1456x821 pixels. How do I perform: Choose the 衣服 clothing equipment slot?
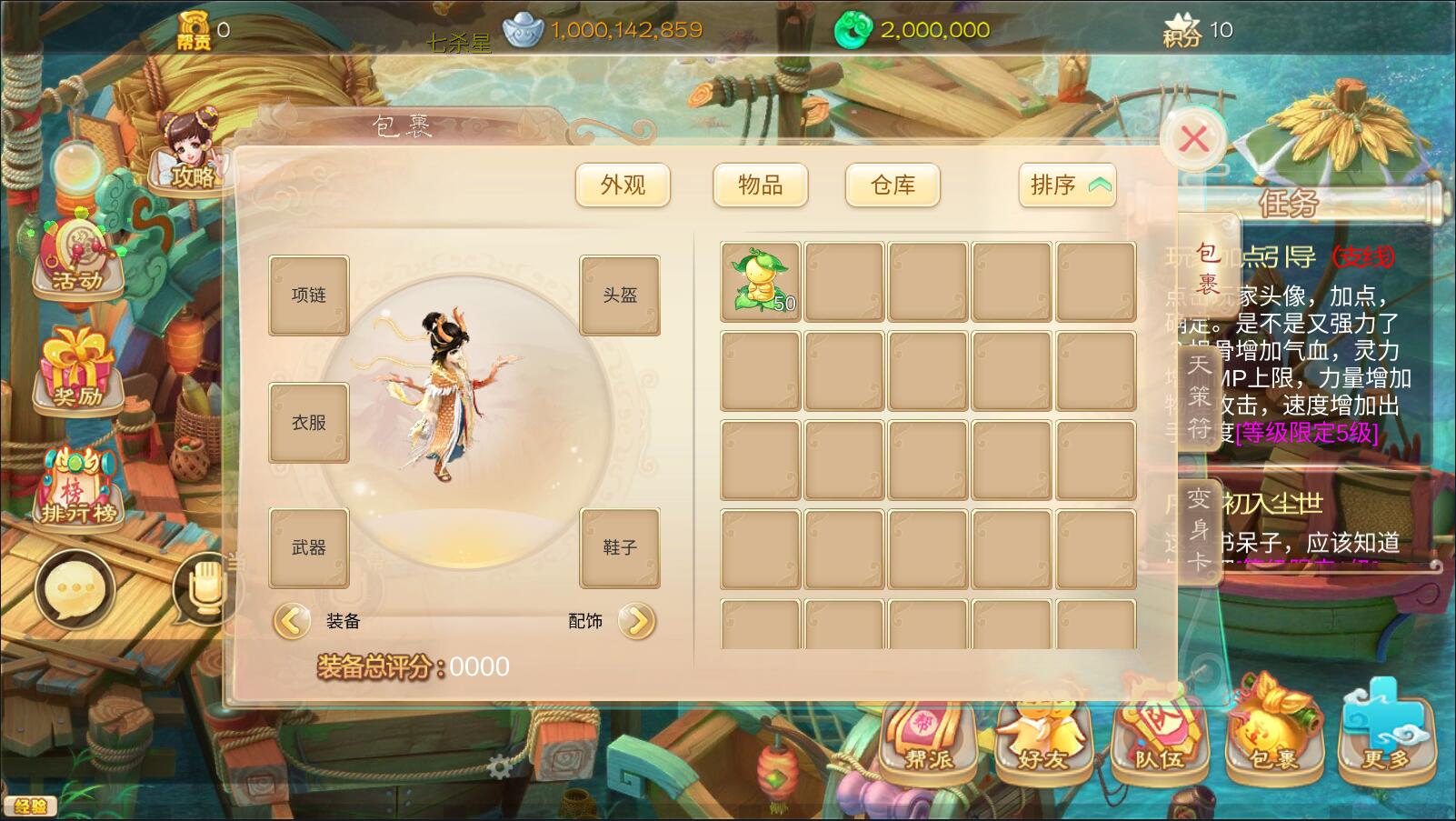(x=309, y=423)
